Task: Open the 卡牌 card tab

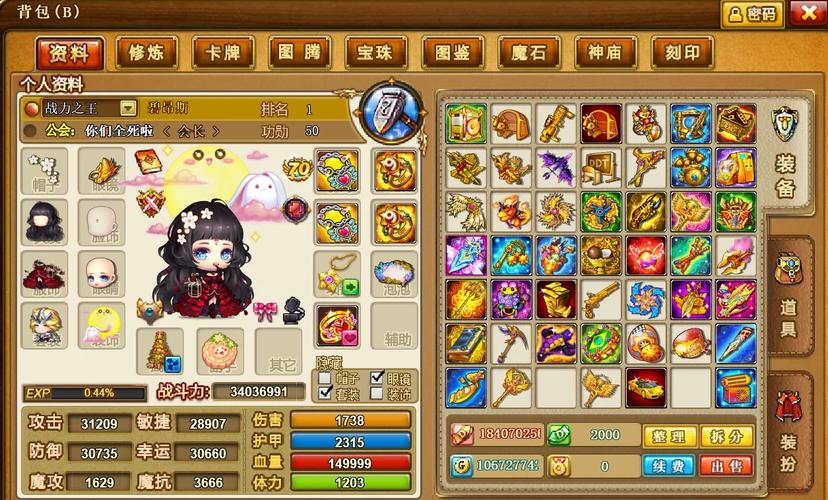Action: click(223, 52)
